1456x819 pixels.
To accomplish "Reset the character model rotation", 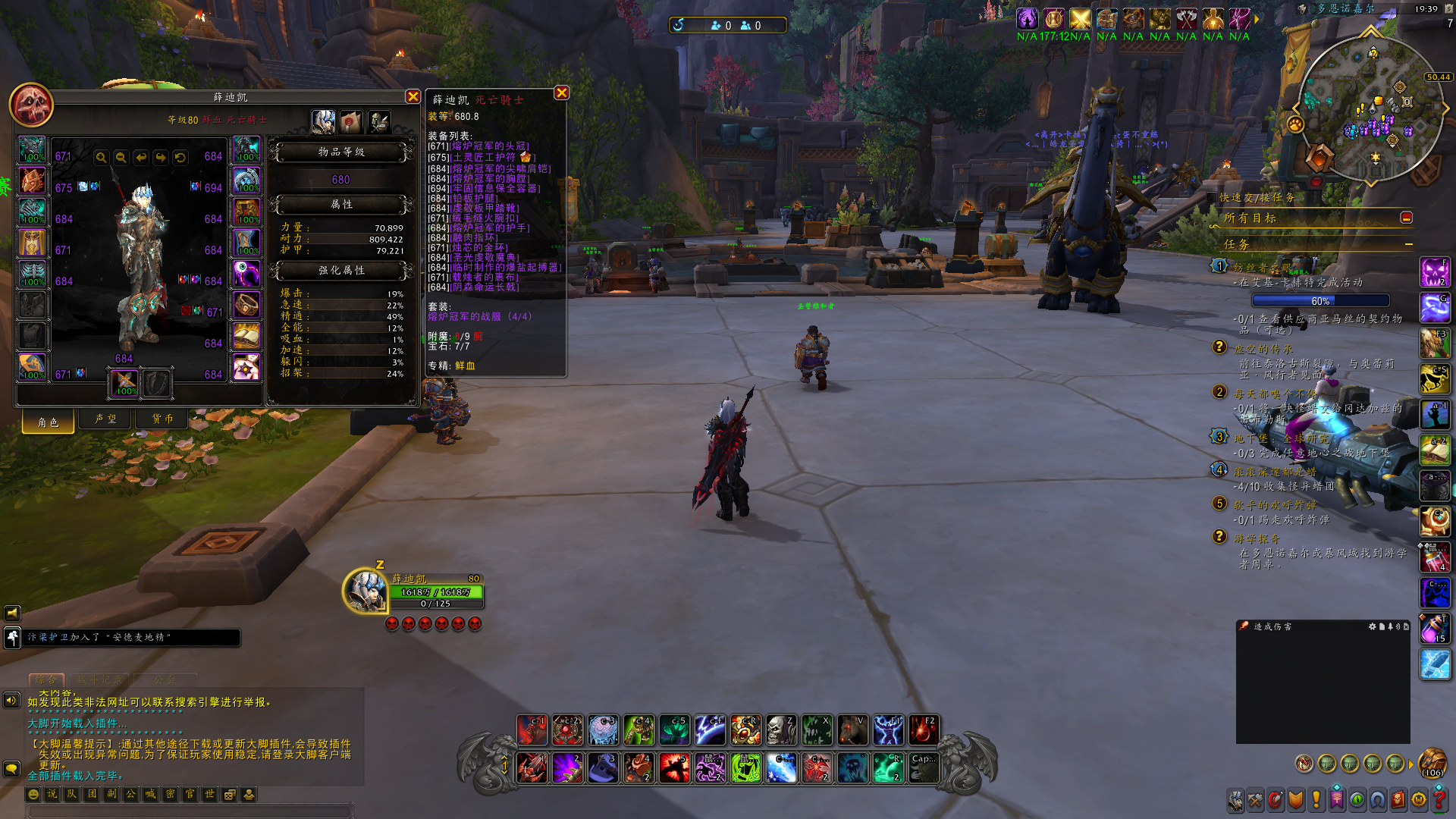I will coord(180,157).
